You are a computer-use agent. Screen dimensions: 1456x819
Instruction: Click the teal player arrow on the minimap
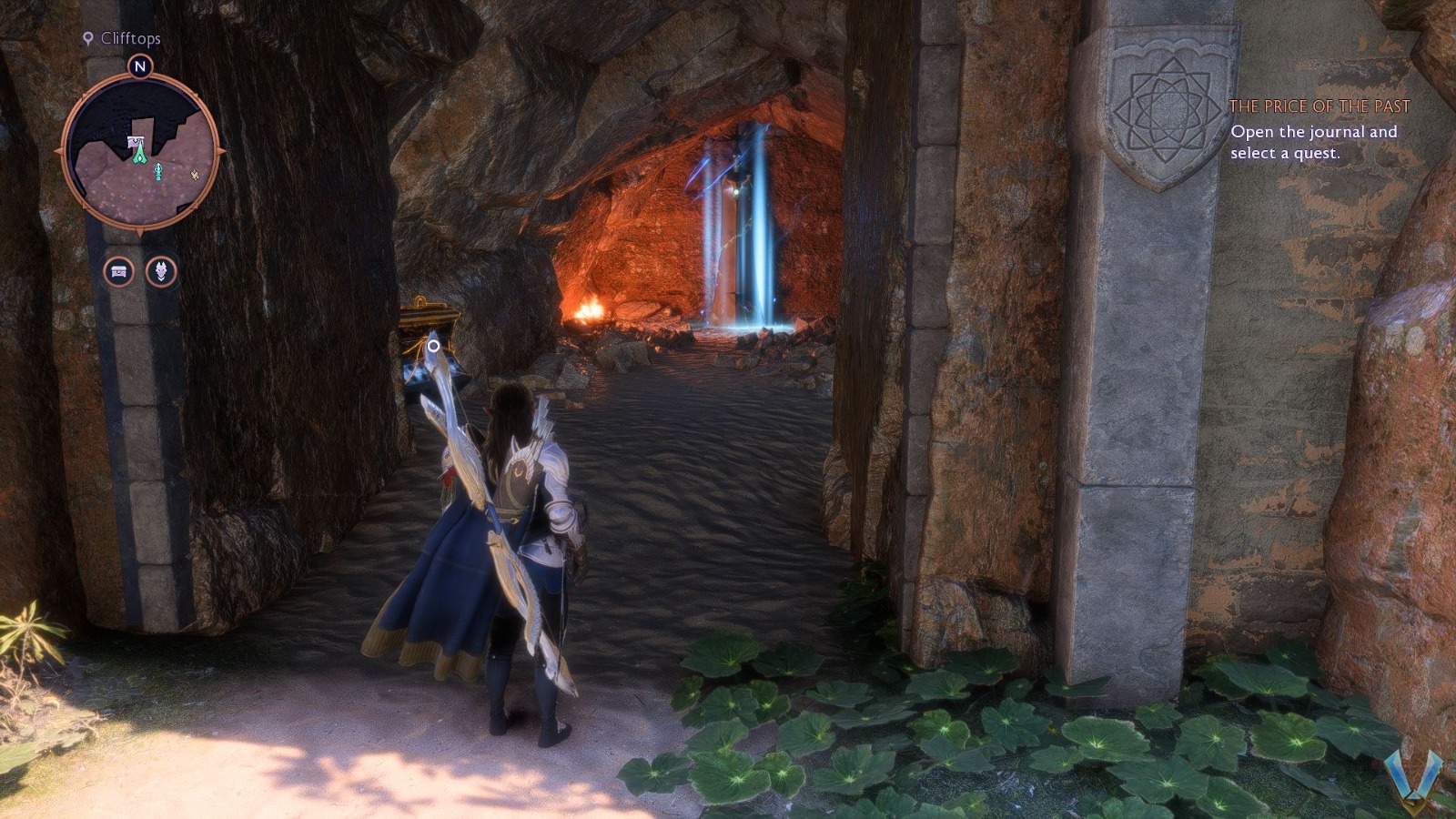157,170
